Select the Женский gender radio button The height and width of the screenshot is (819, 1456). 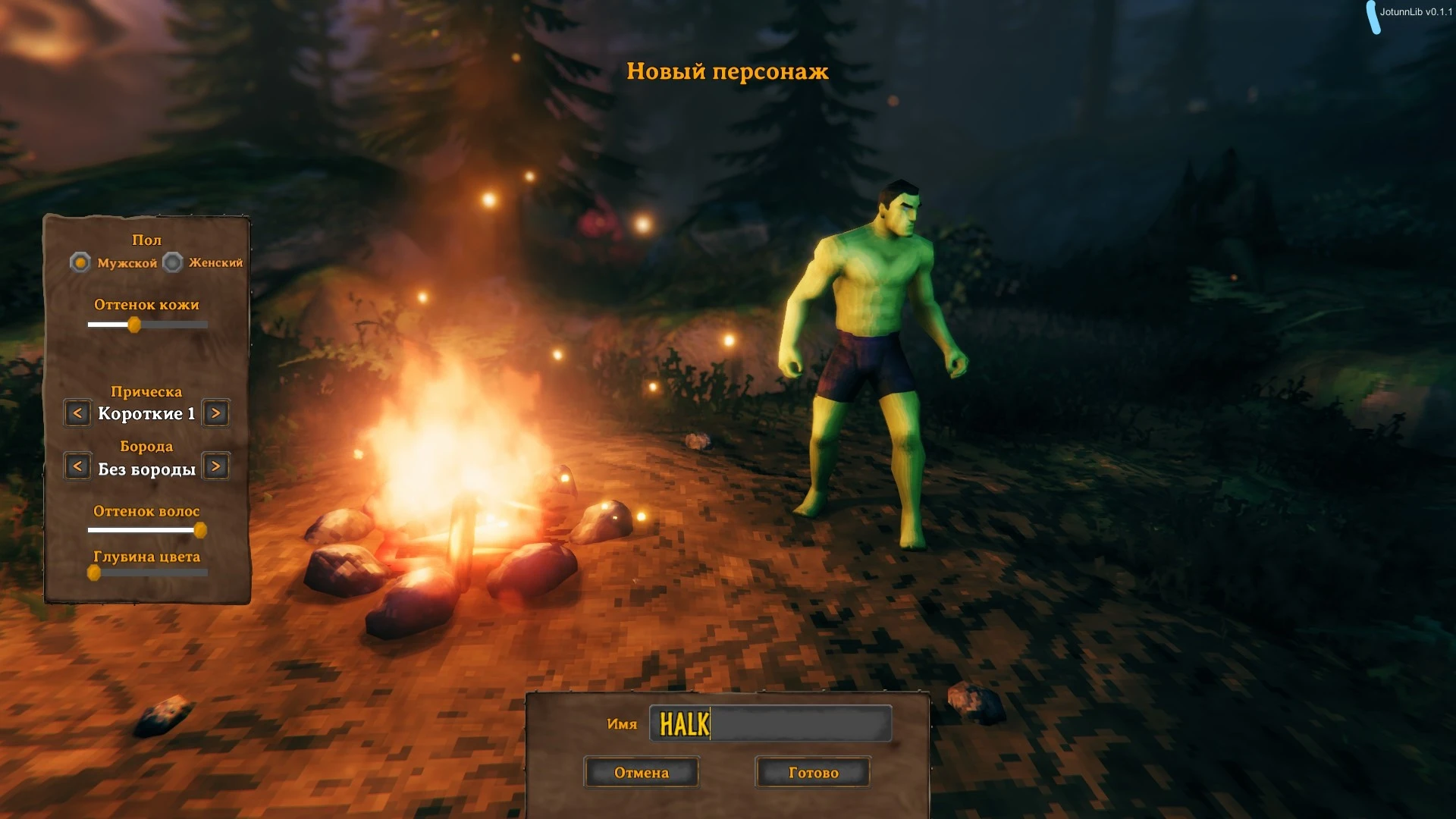[172, 263]
